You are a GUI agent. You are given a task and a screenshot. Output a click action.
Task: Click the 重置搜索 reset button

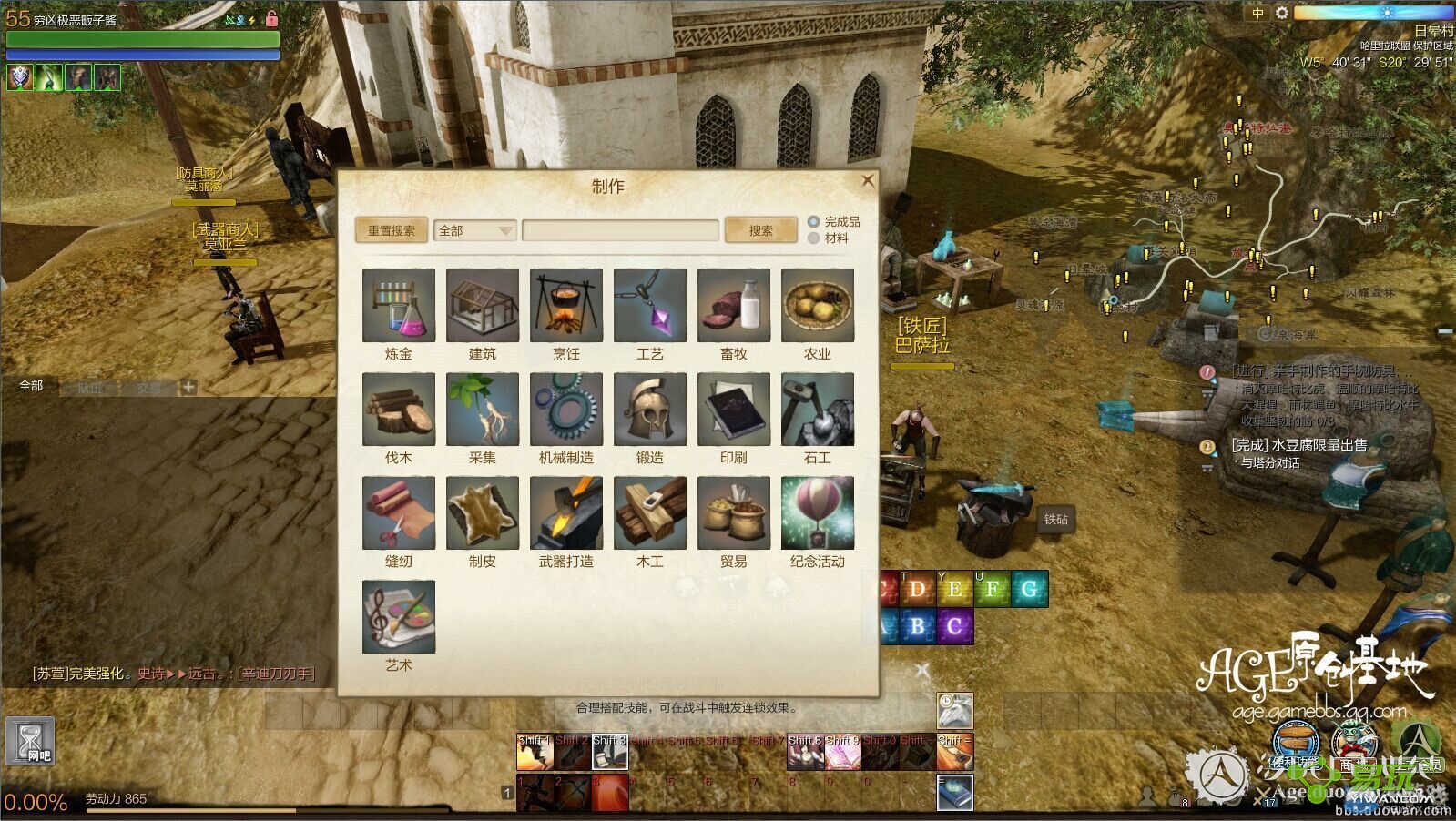tap(391, 231)
